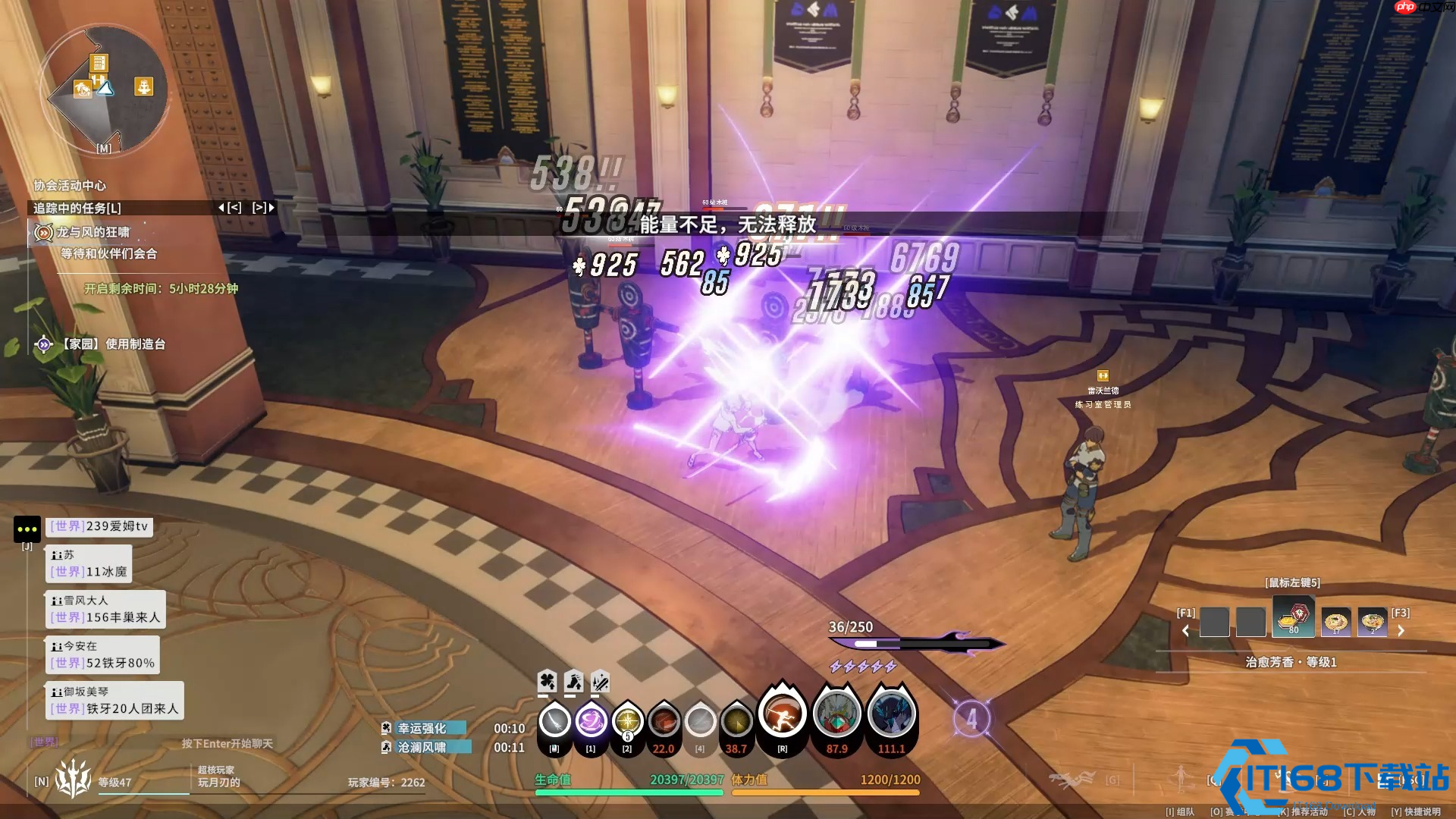Select the 【家园】使用制造台 quest entry
The image size is (1456, 819).
pos(113,344)
